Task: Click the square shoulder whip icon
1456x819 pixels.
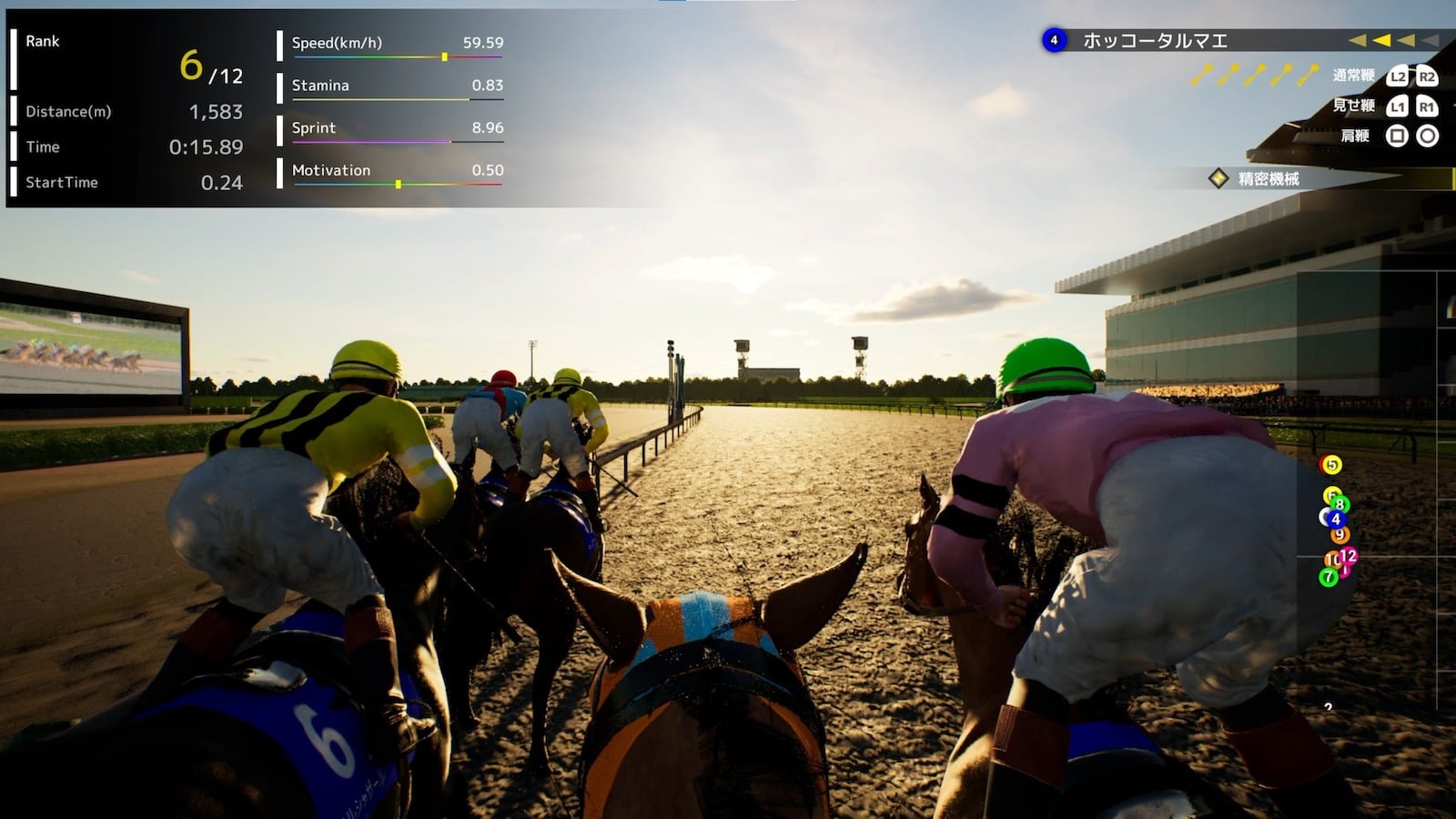Action: pos(1397,136)
